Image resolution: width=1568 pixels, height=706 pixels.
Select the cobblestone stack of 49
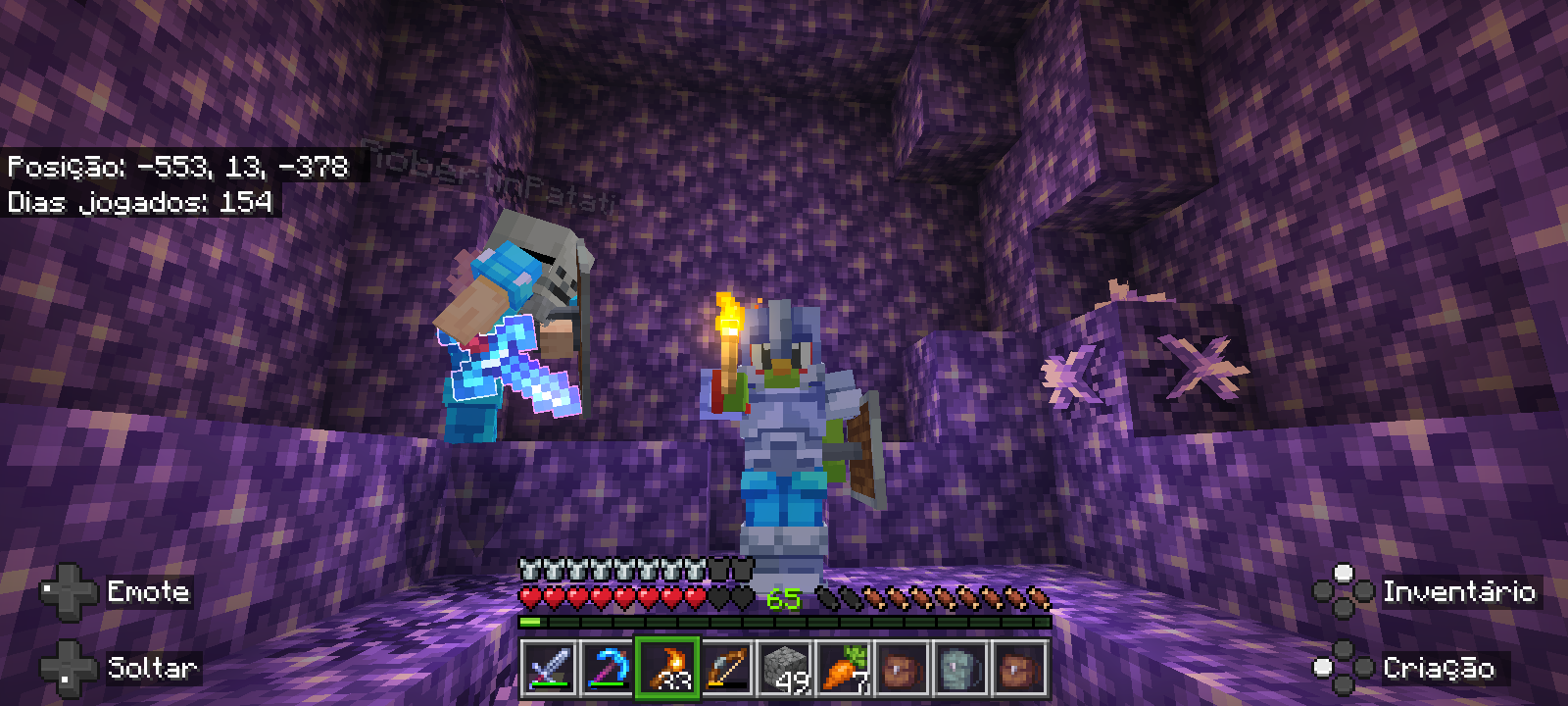tap(785, 669)
